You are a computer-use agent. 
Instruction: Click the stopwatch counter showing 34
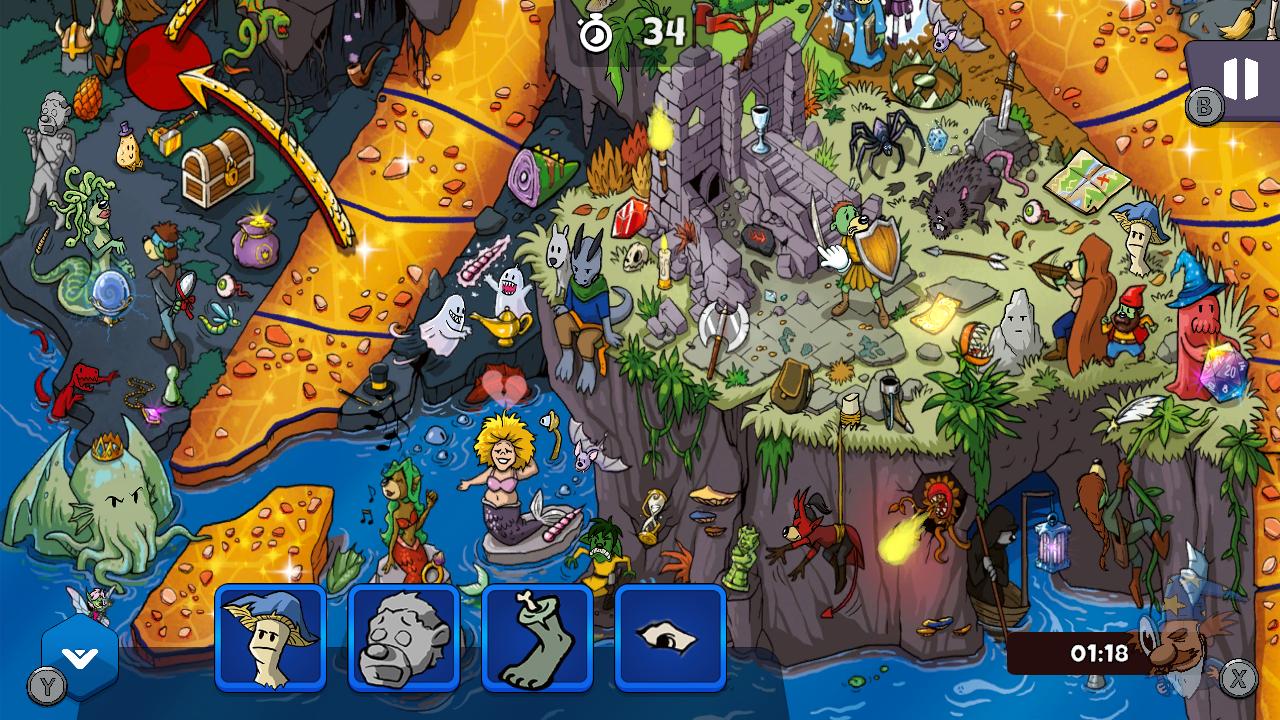click(x=620, y=33)
